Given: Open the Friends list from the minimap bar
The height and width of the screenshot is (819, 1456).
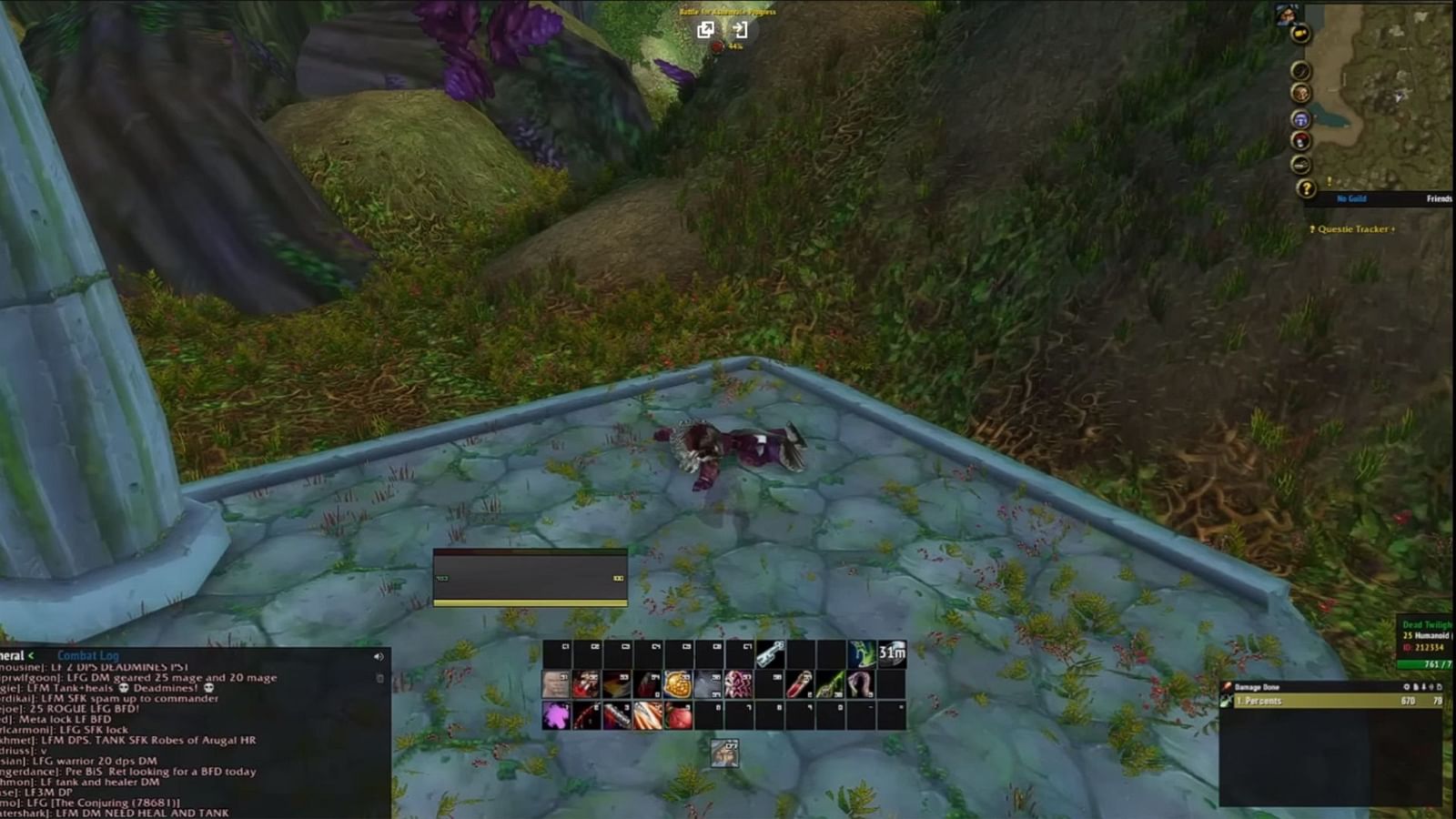Looking at the screenshot, I should 1438,197.
